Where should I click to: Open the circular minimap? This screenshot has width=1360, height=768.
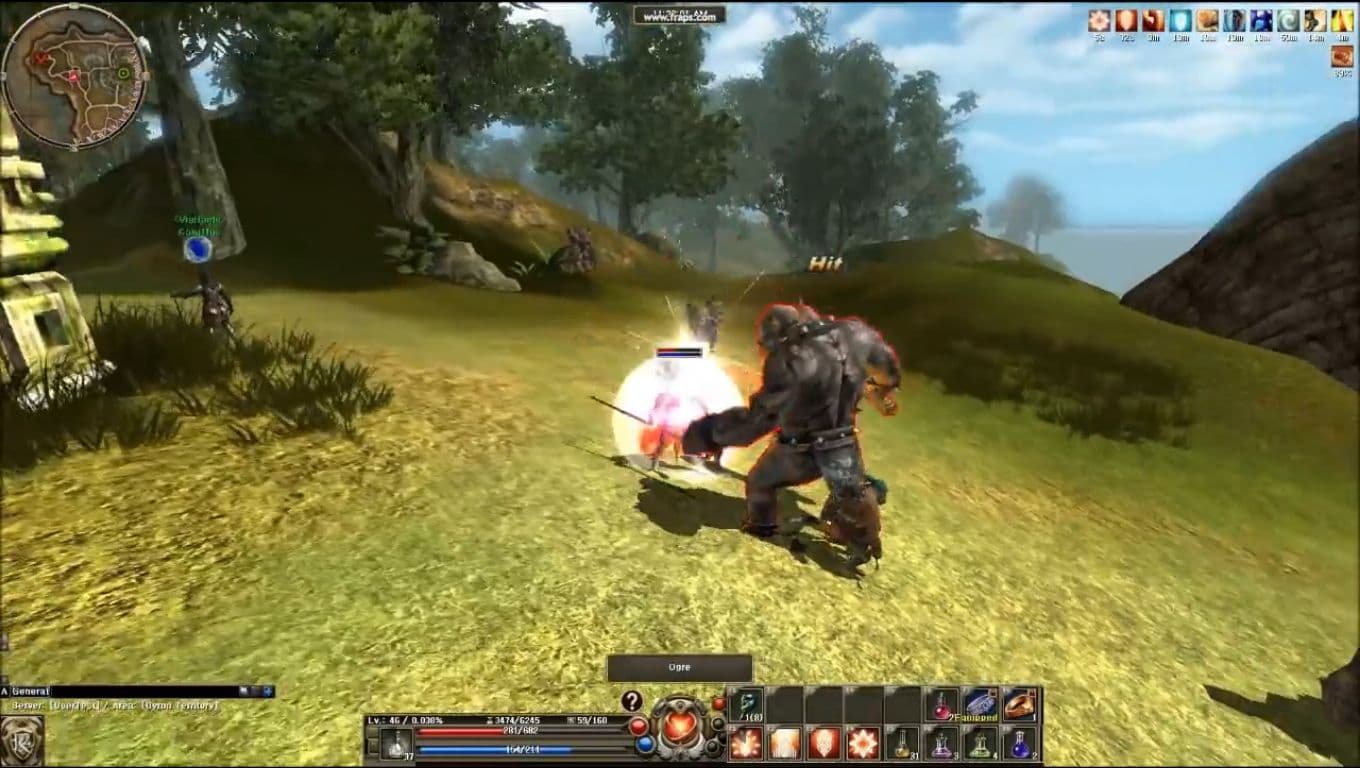tap(75, 76)
